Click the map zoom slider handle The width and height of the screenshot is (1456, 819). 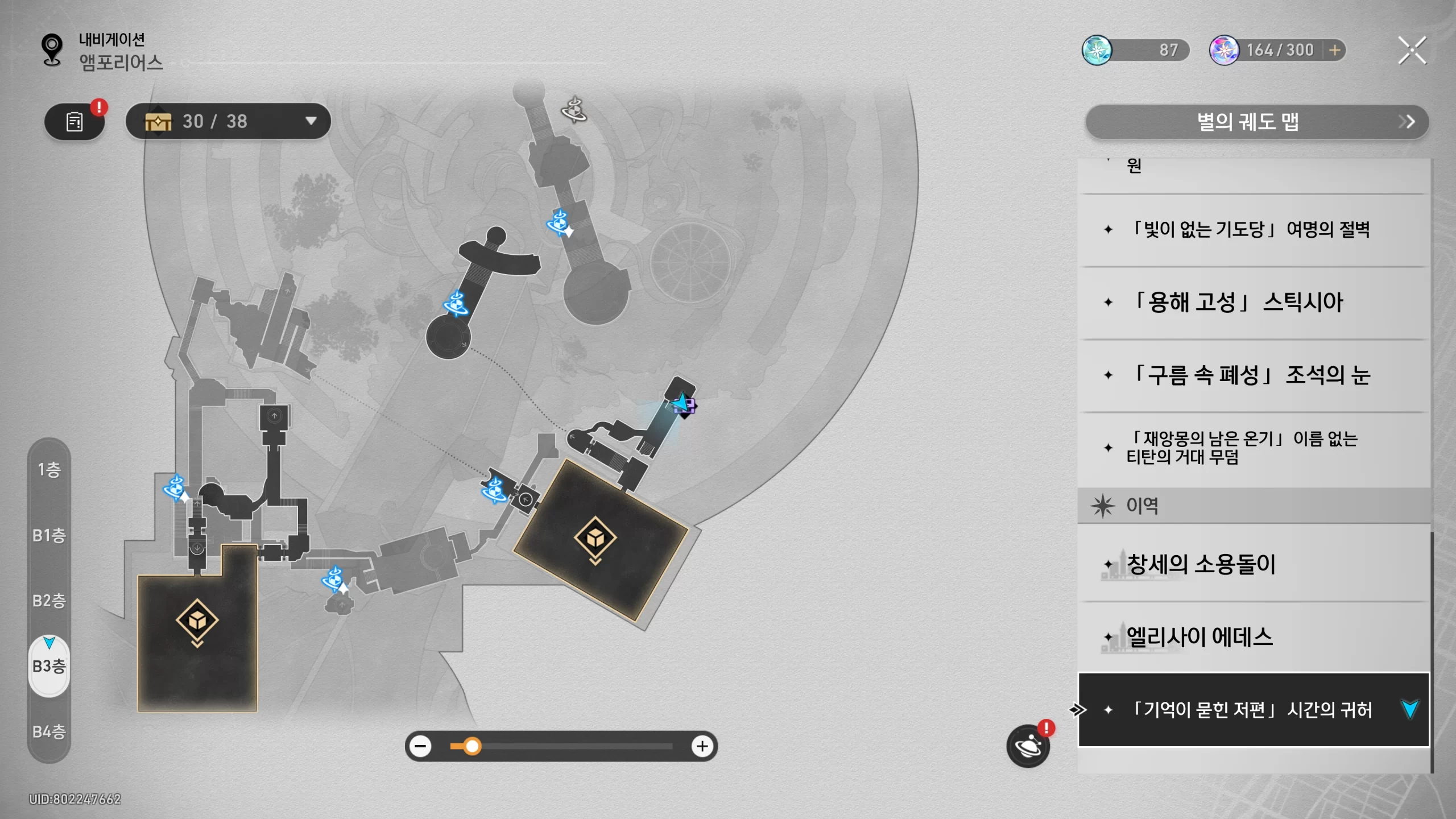point(472,746)
